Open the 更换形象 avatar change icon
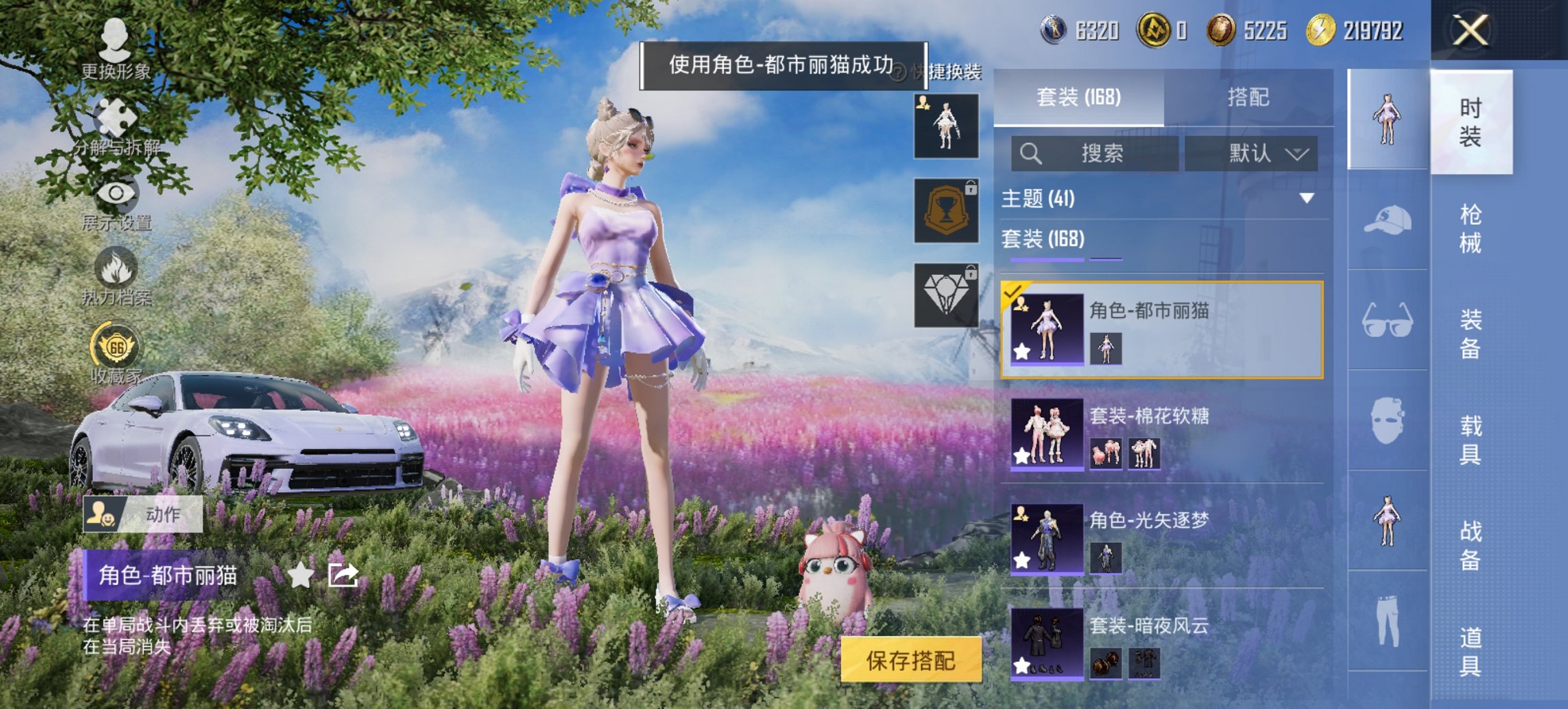The height and width of the screenshot is (709, 1568). (x=115, y=41)
